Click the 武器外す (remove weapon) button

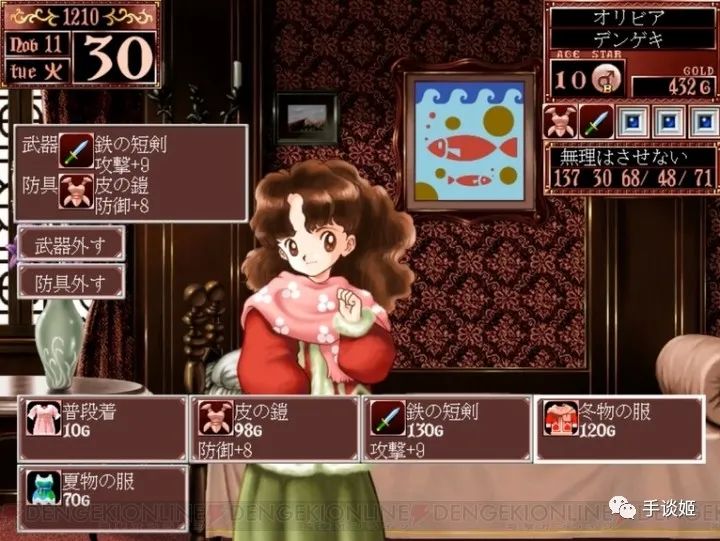point(71,243)
